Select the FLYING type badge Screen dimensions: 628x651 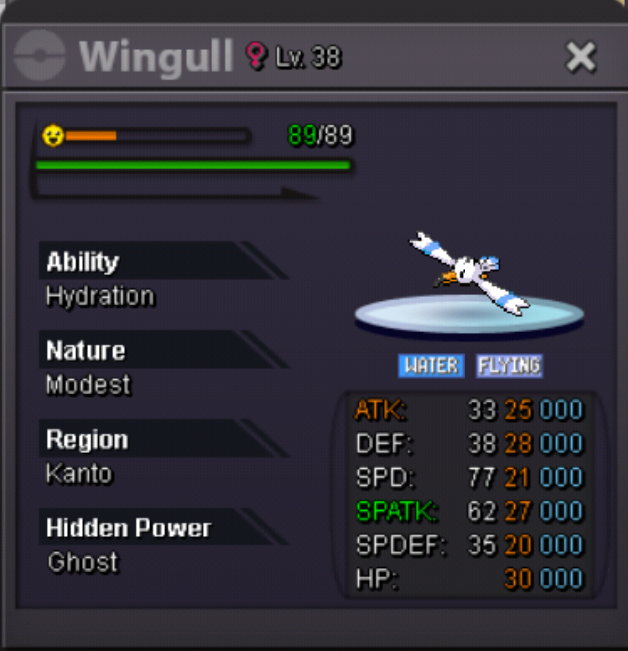(x=509, y=365)
